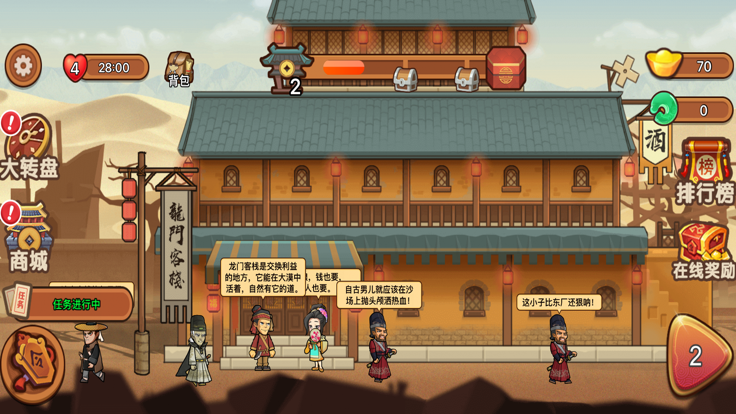Tap the red level 2 play button
736x414 pixels.
pyautogui.click(x=697, y=354)
